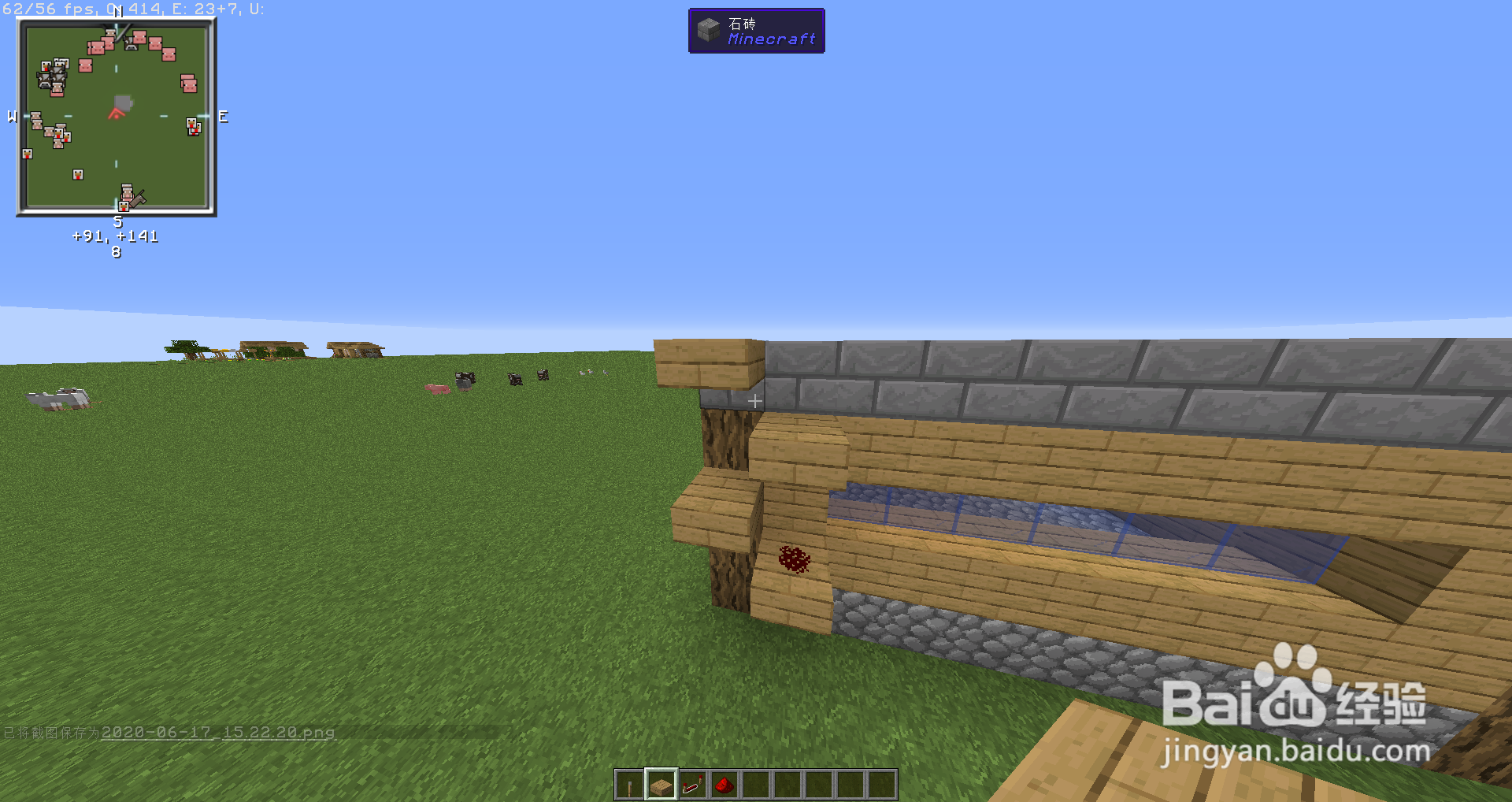The height and width of the screenshot is (802, 1512).
Task: Select the redstone repeater in the hotbar
Action: [x=693, y=785]
